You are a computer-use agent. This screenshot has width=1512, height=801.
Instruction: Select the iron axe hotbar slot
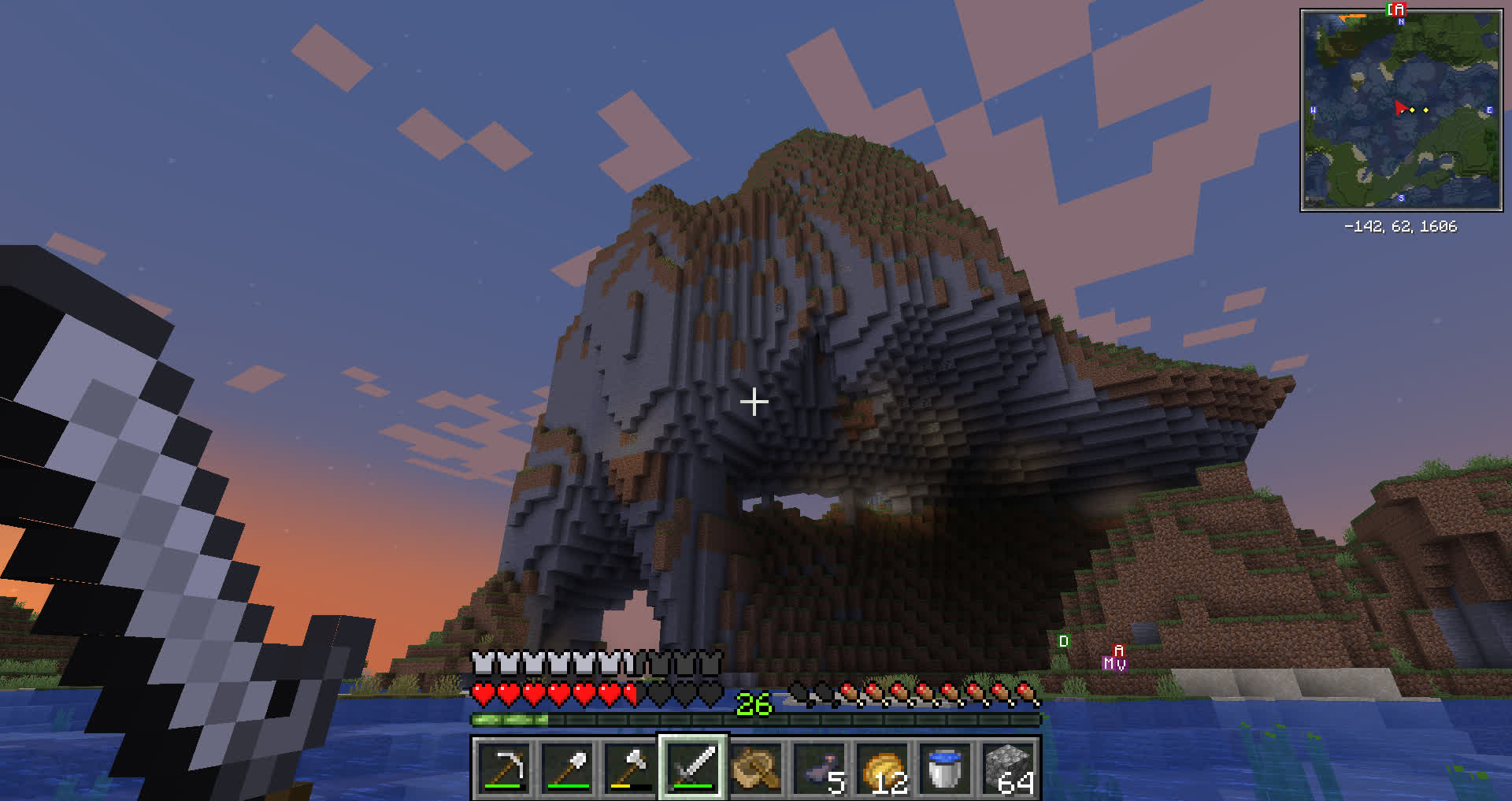[x=630, y=768]
